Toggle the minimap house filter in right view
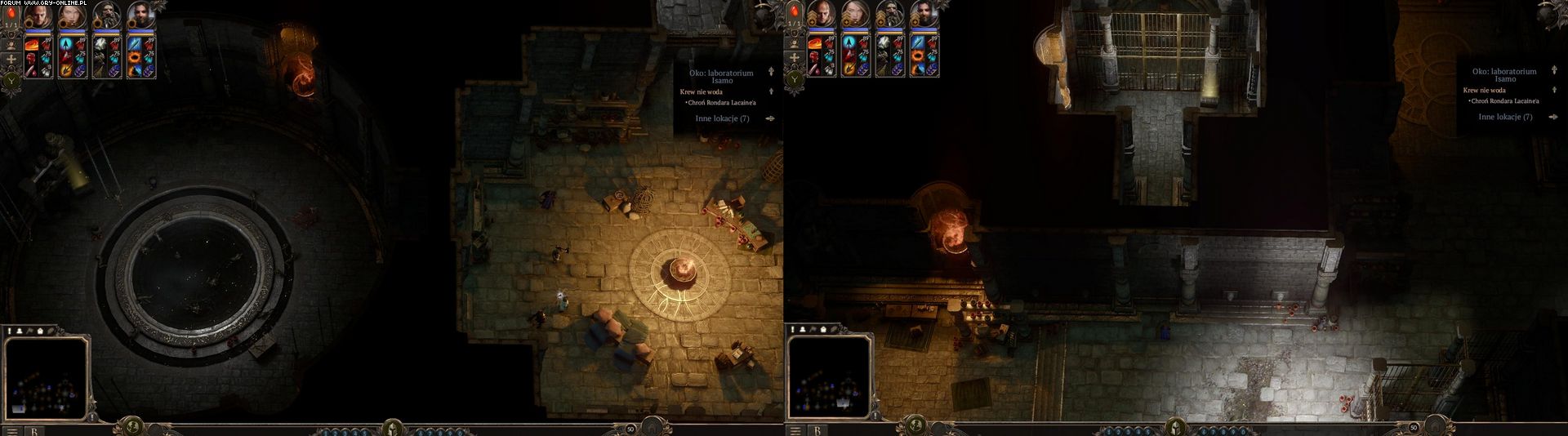Viewport: 1568px width, 436px height. [x=824, y=329]
